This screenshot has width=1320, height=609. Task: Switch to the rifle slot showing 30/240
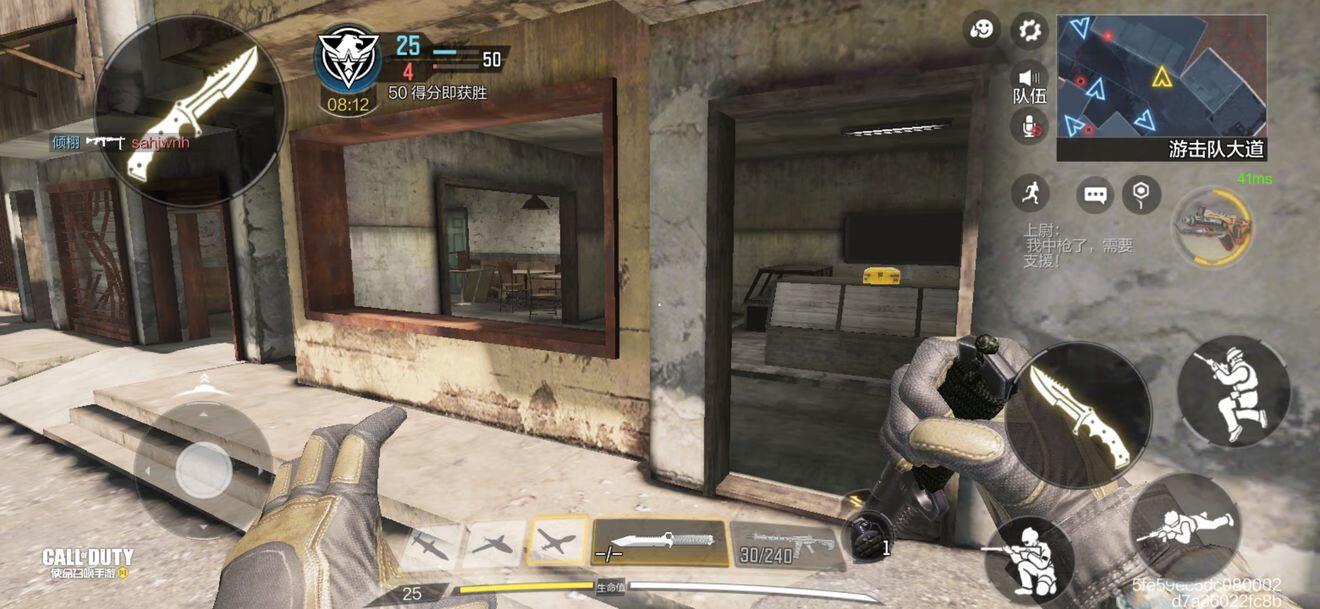click(x=787, y=544)
